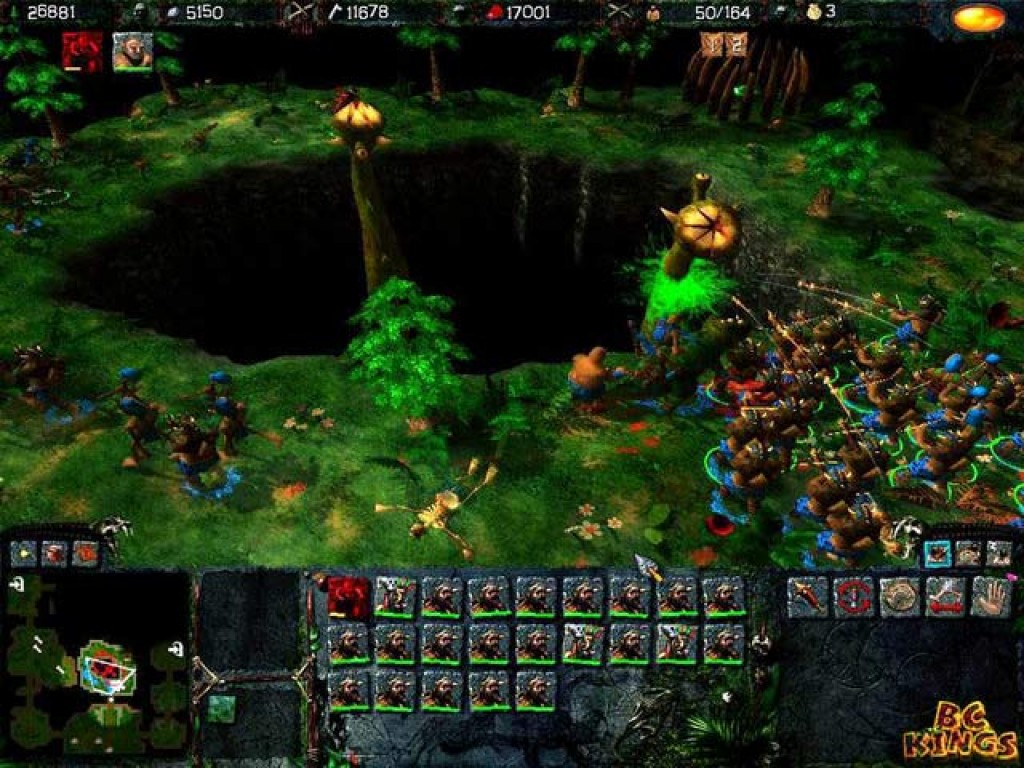Activate the club attack command
The width and height of the screenshot is (1024, 768).
(807, 597)
